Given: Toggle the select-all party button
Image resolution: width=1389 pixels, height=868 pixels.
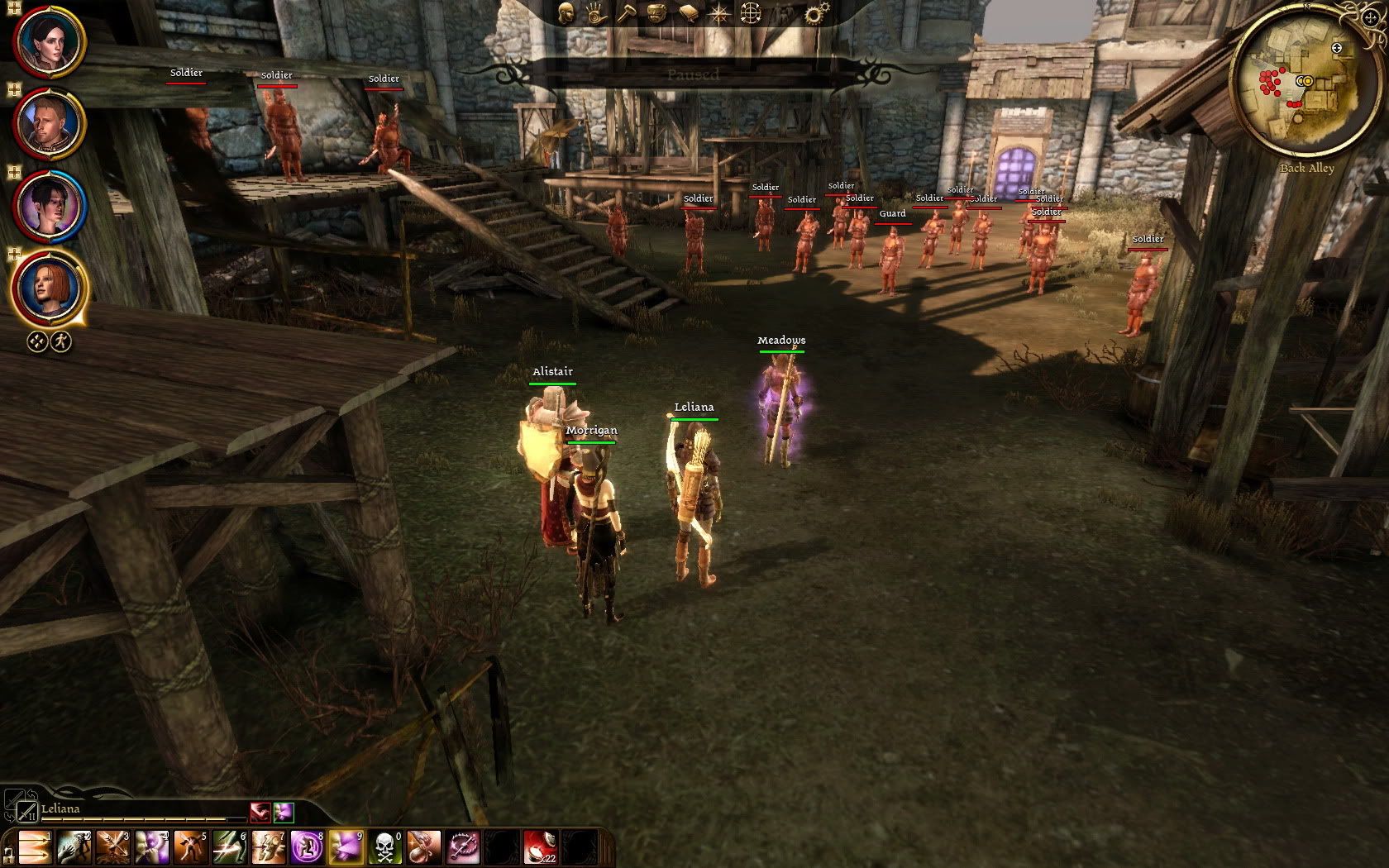Looking at the screenshot, I should click(x=37, y=341).
